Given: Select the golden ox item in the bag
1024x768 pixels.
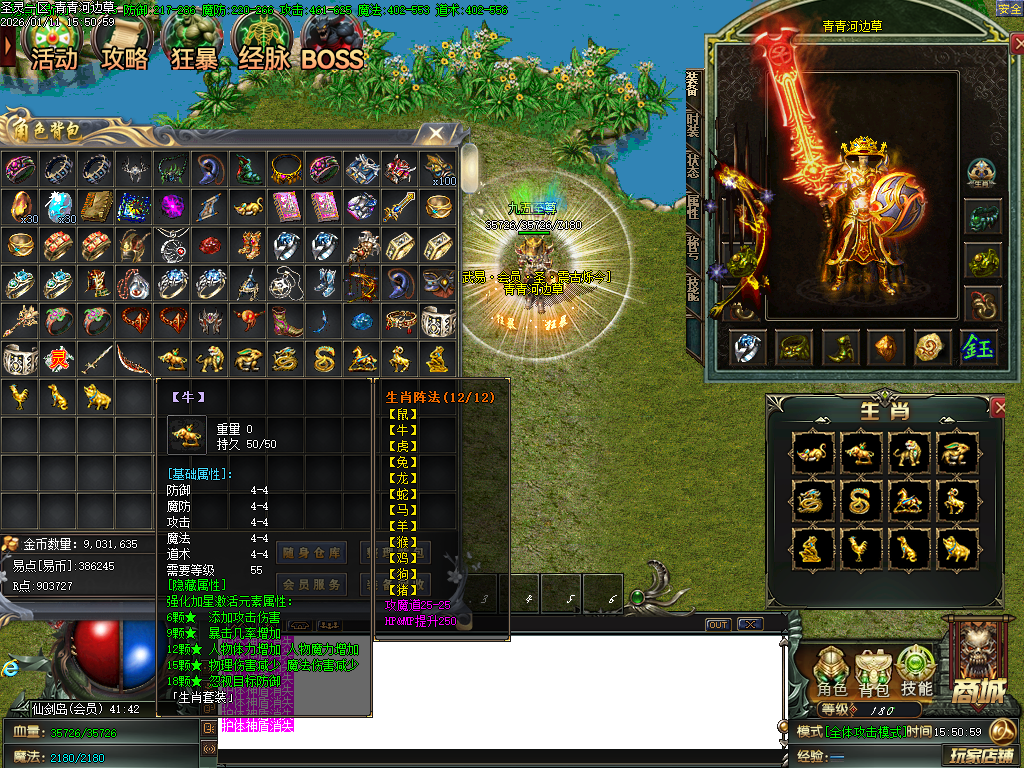Looking at the screenshot, I should [173, 359].
